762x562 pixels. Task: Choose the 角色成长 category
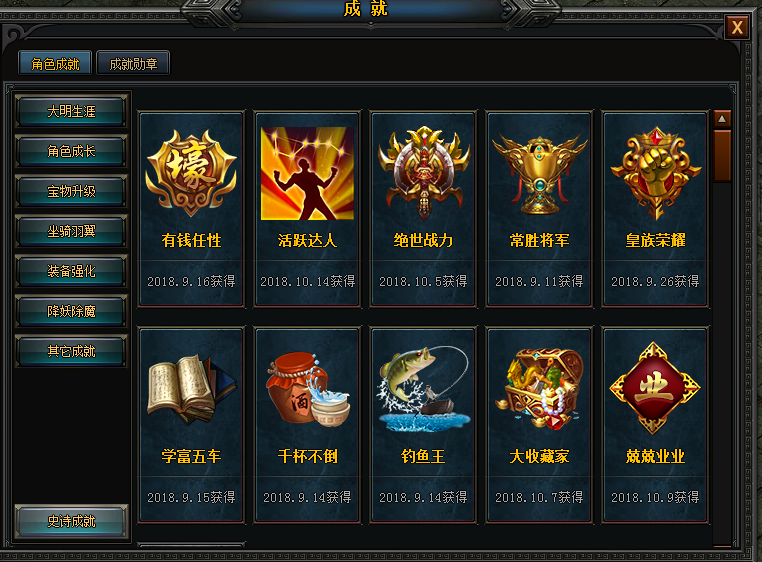click(72, 151)
